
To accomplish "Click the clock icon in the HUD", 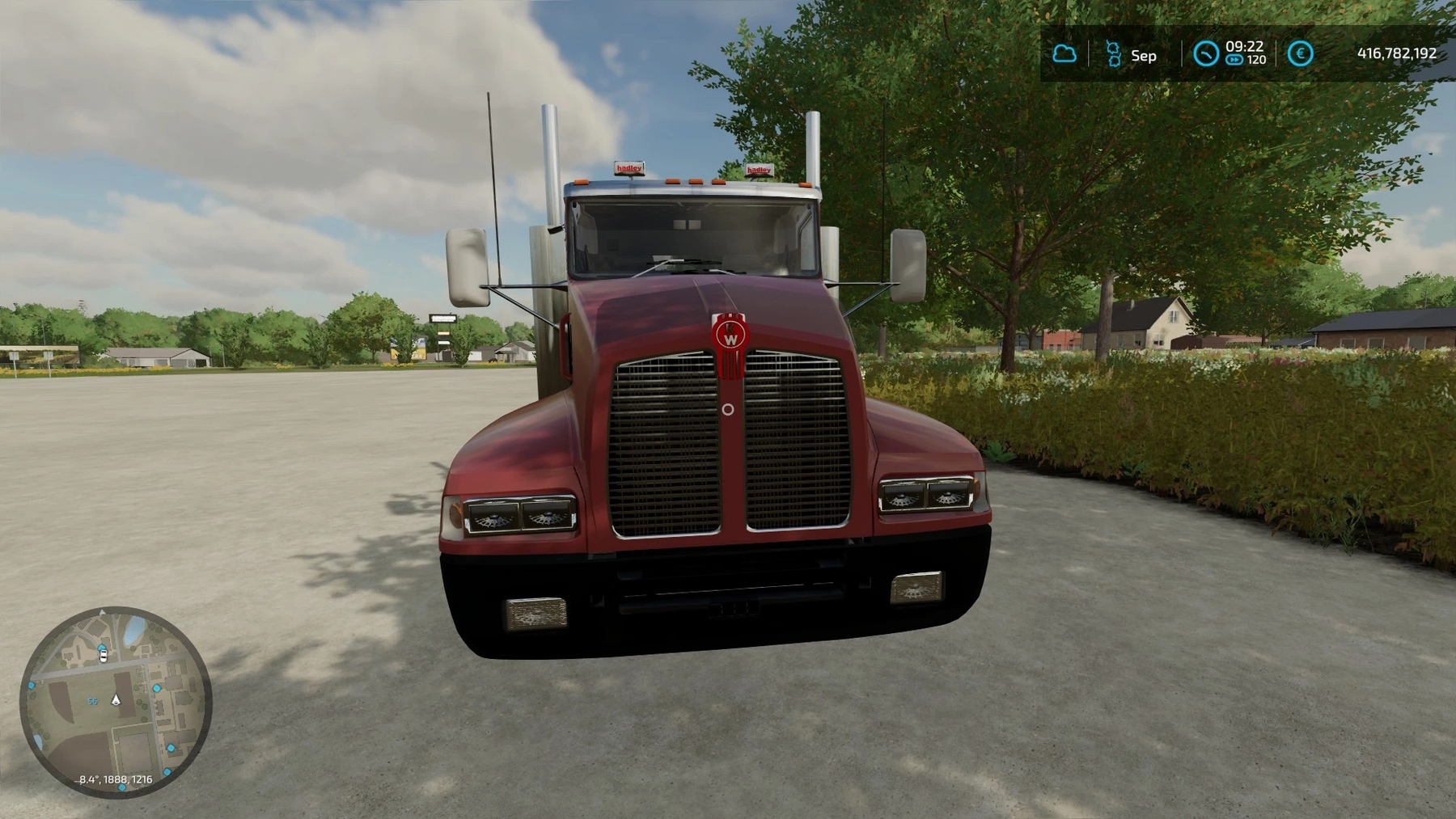I will tap(1205, 54).
